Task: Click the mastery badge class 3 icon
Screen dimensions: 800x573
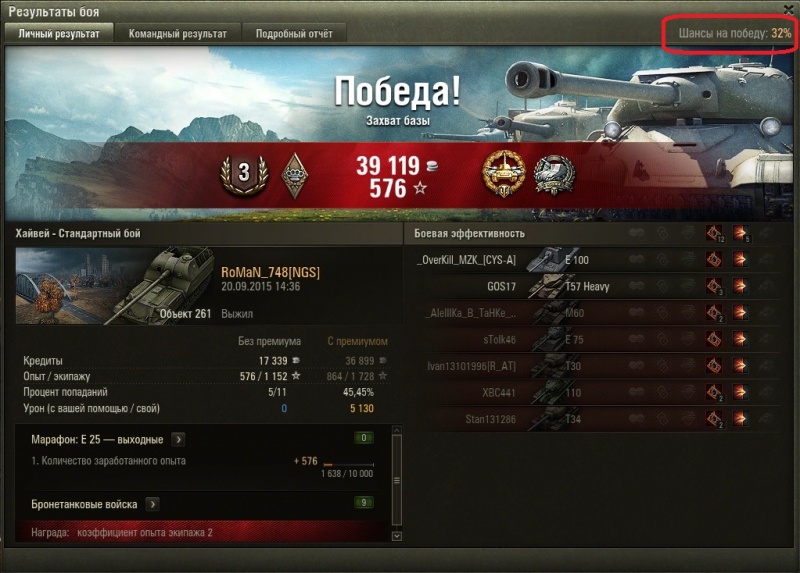Action: click(x=242, y=173)
